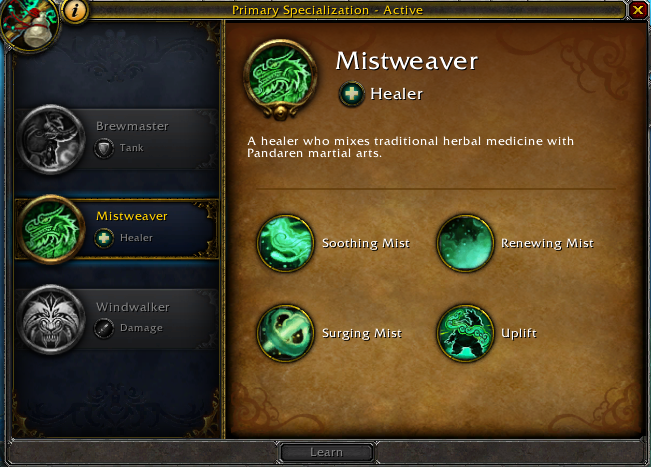Select the Brewmaster tank specialization
Screen dimensions: 651x467
pyautogui.click(x=115, y=136)
